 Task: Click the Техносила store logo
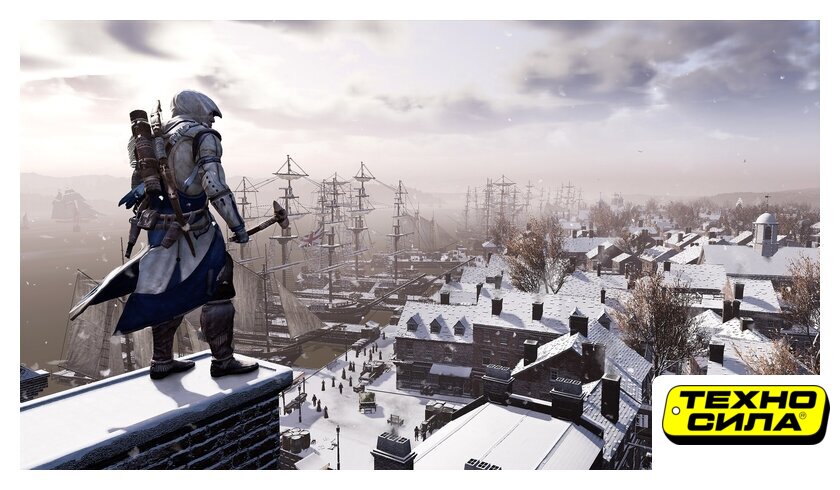pyautogui.click(x=745, y=414)
